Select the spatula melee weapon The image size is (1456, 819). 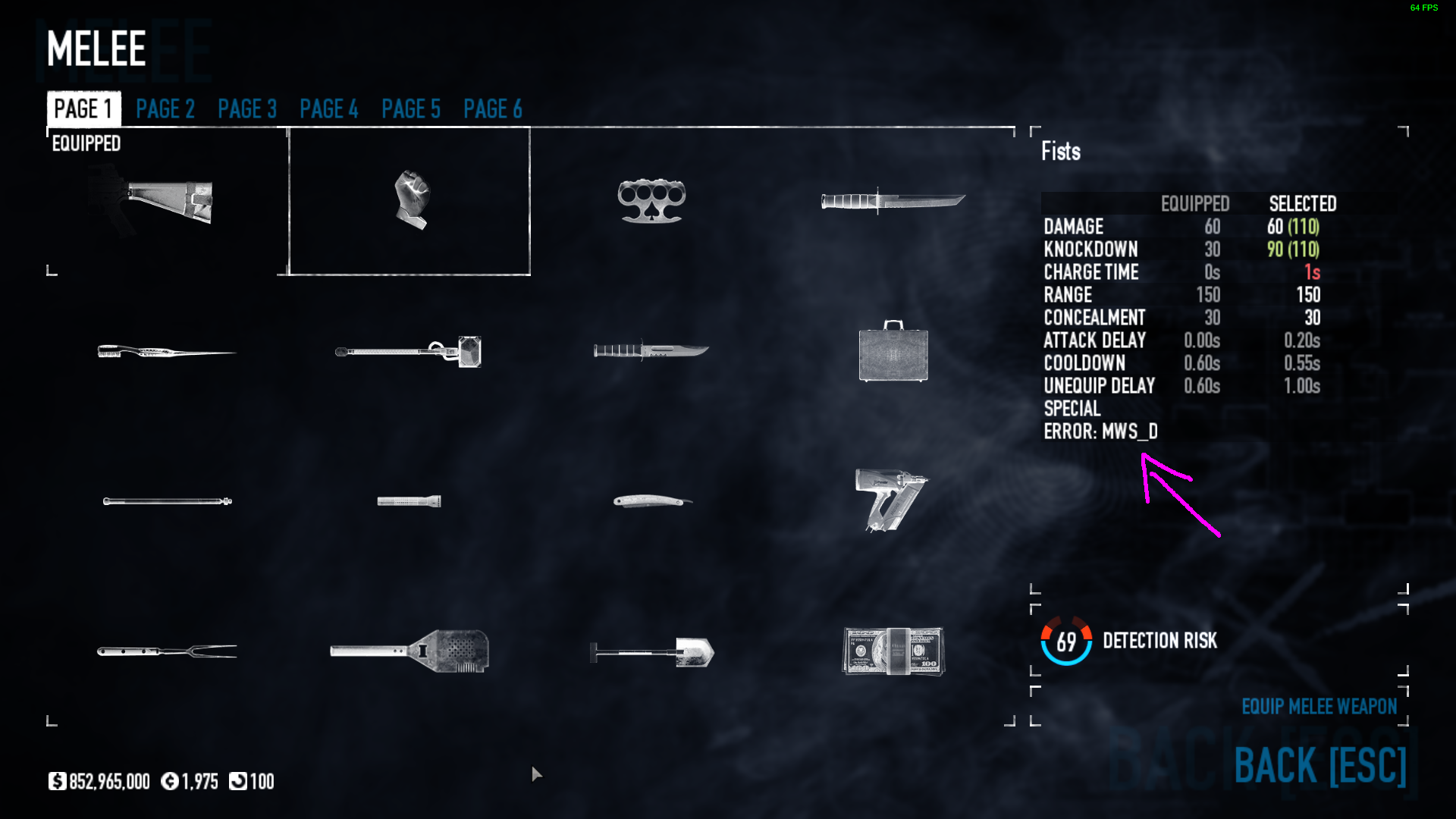[409, 651]
